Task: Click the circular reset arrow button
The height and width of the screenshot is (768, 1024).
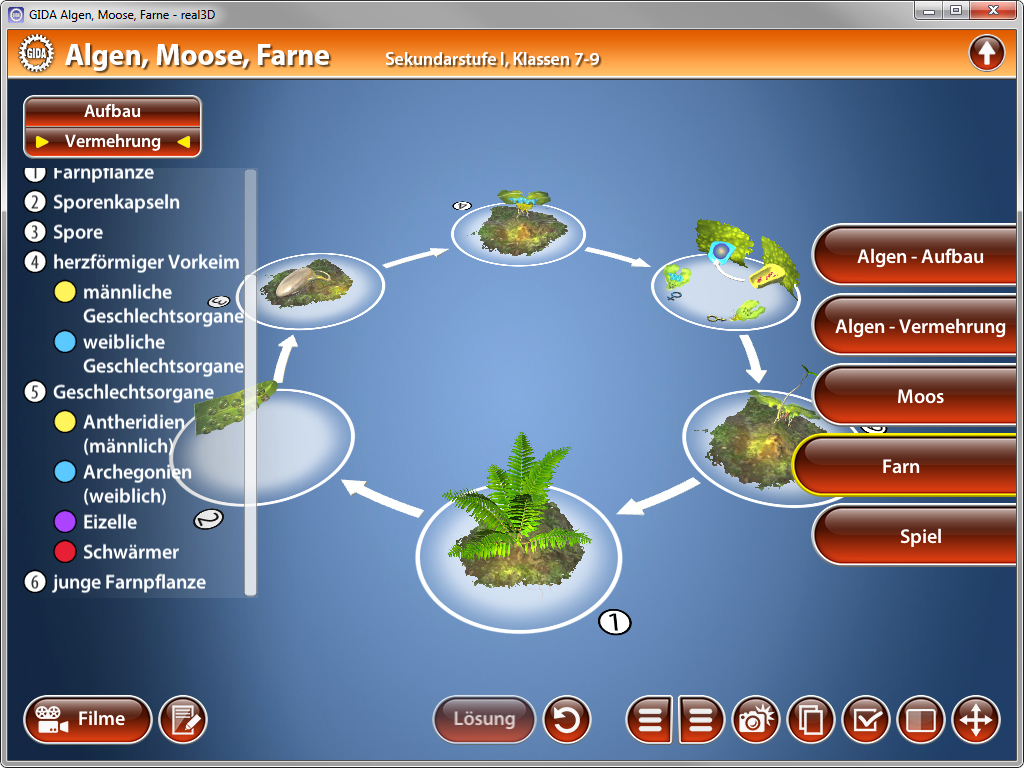Action: [x=567, y=719]
